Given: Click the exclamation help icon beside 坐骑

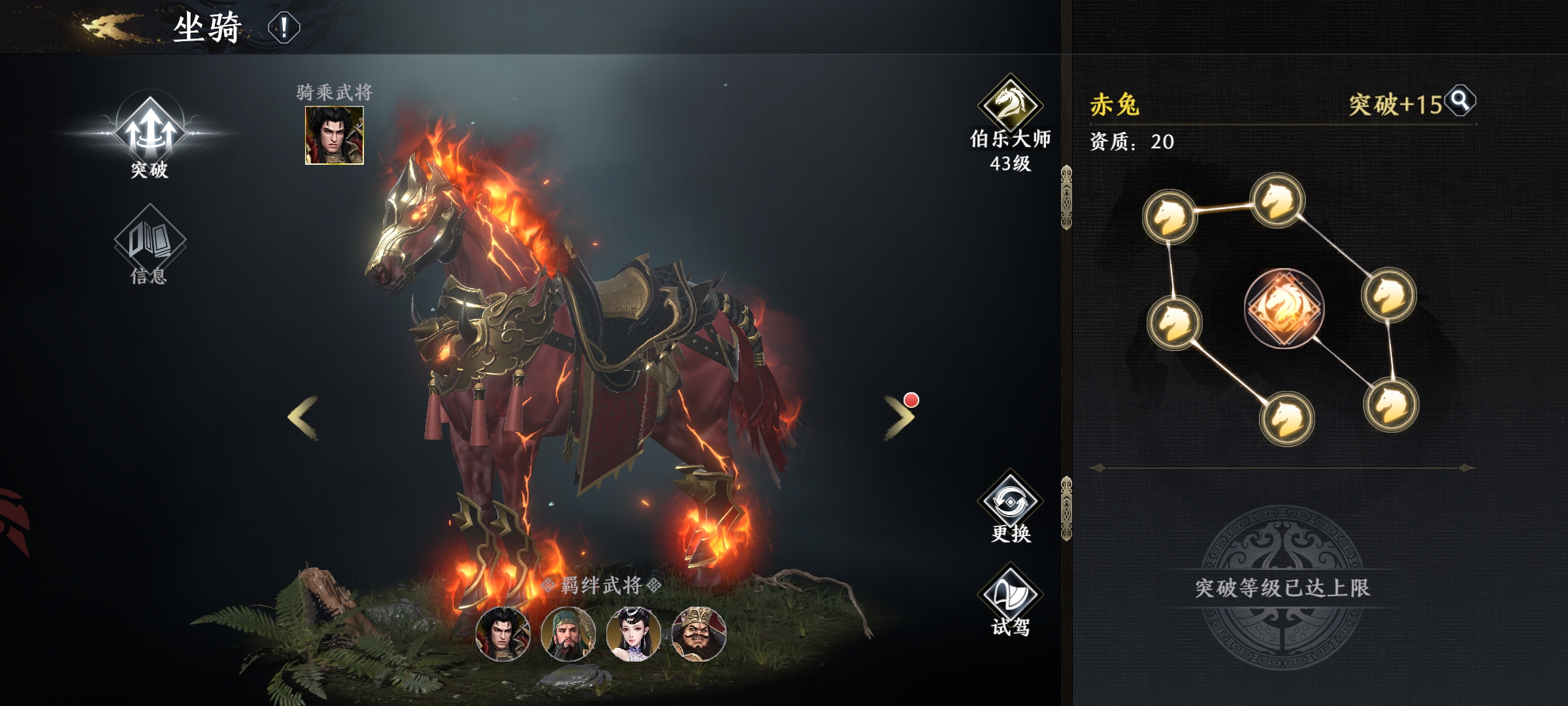Looking at the screenshot, I should 284,28.
